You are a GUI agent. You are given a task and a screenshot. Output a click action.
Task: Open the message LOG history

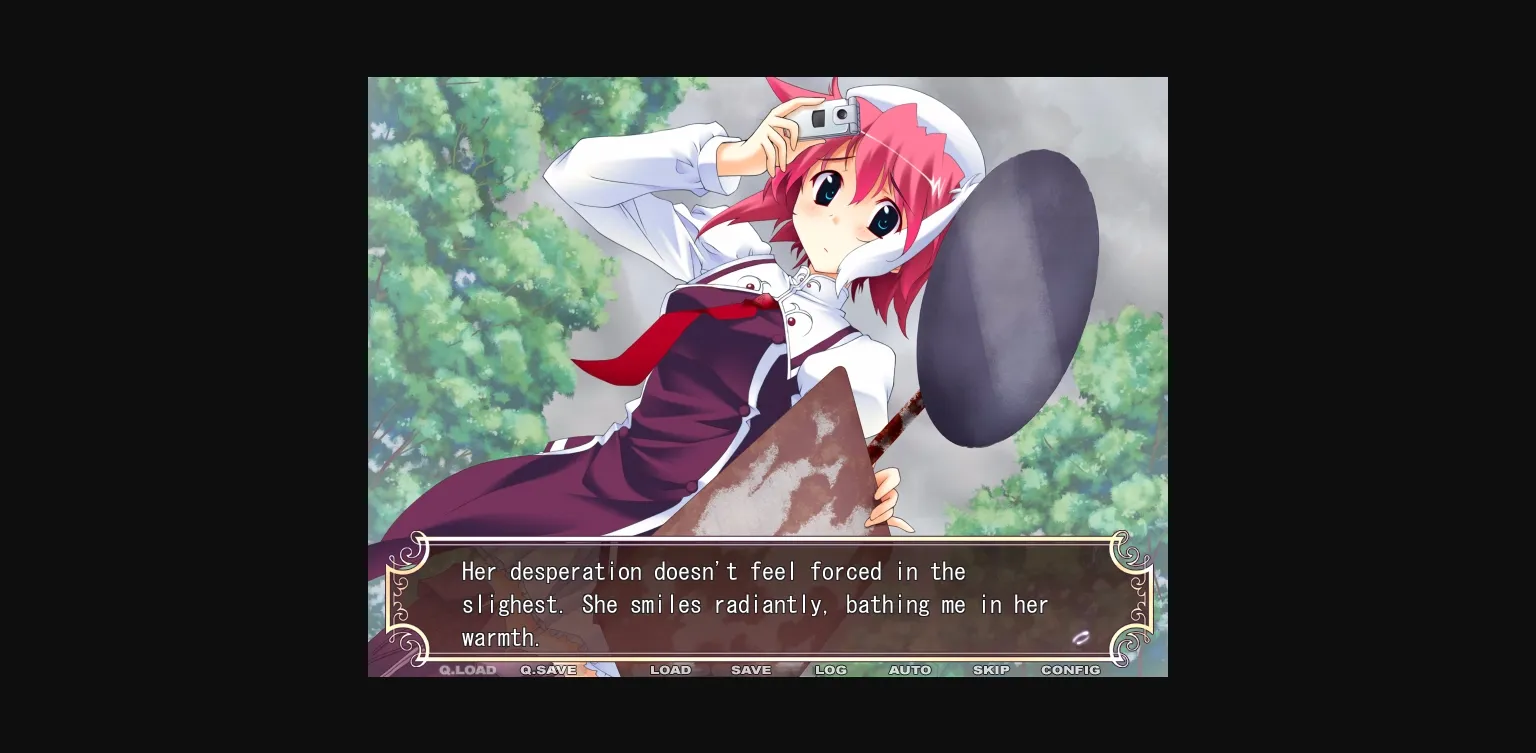point(830,670)
